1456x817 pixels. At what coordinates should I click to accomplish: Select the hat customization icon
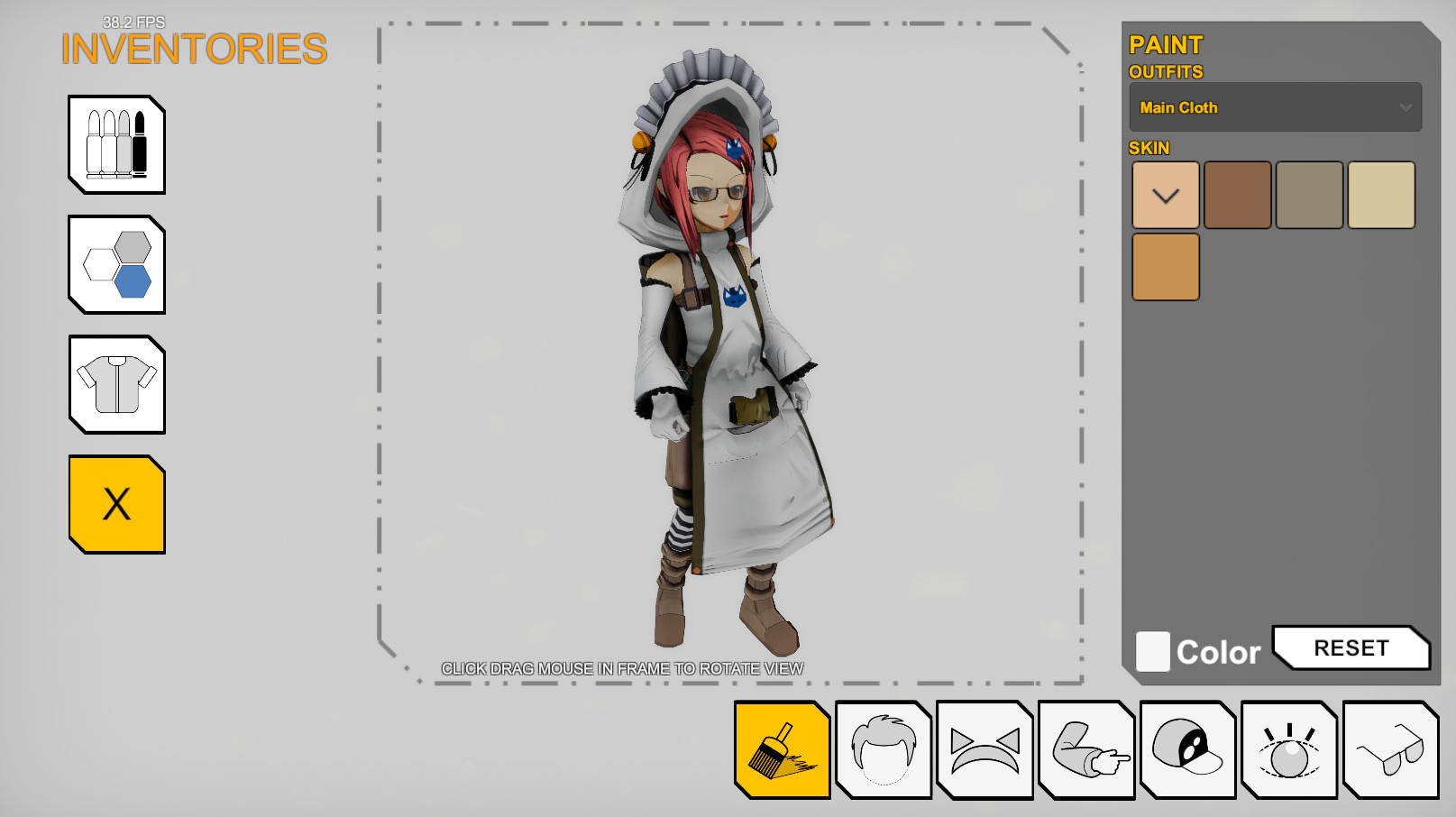click(x=1187, y=749)
